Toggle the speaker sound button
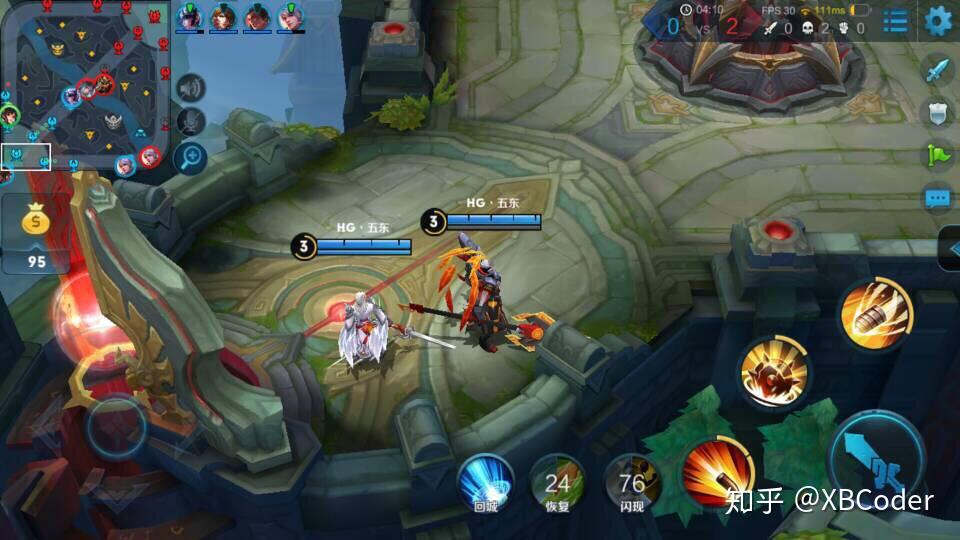This screenshot has width=960, height=540. click(x=189, y=88)
